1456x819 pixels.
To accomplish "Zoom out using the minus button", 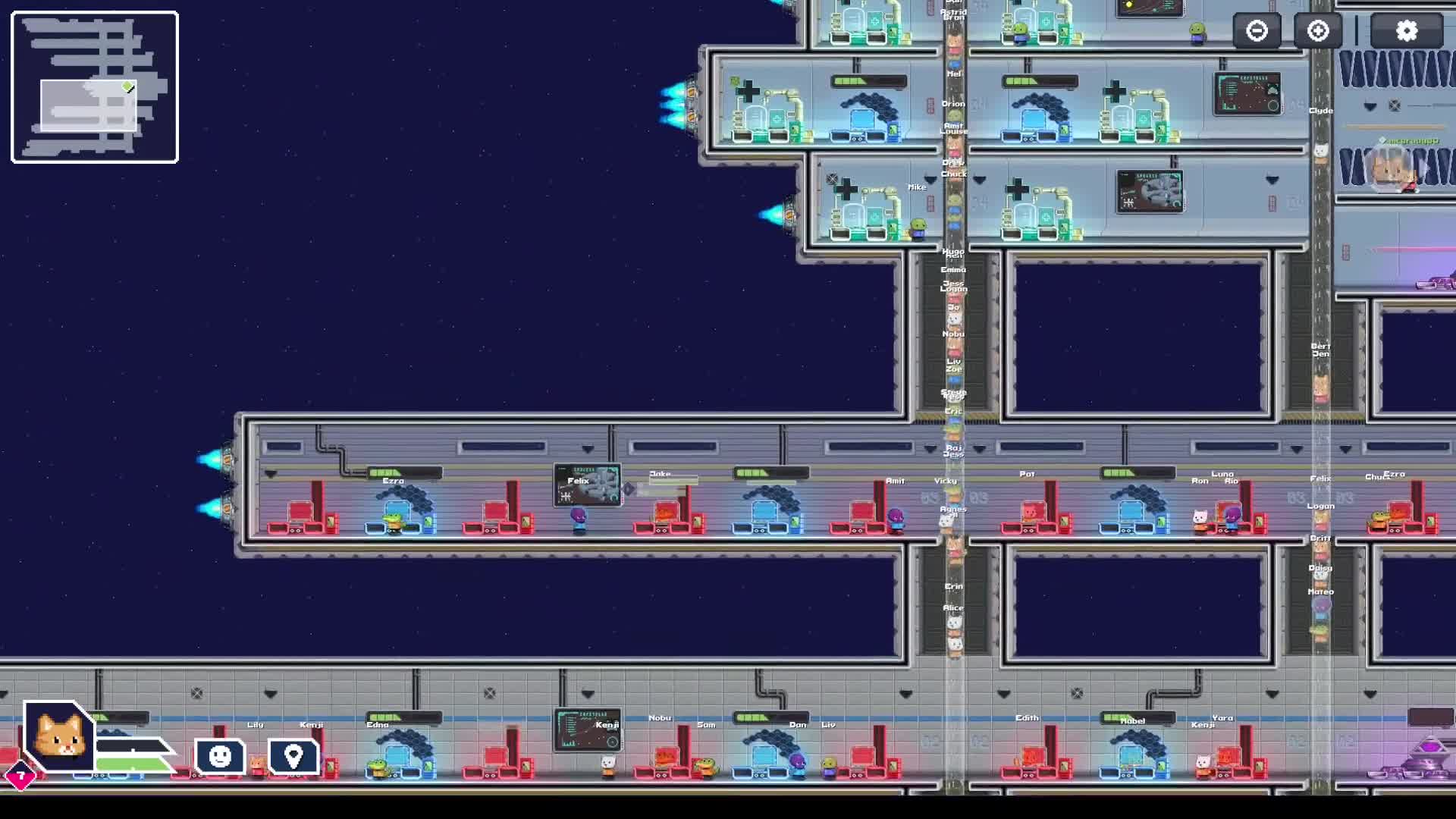I will tap(1257, 31).
